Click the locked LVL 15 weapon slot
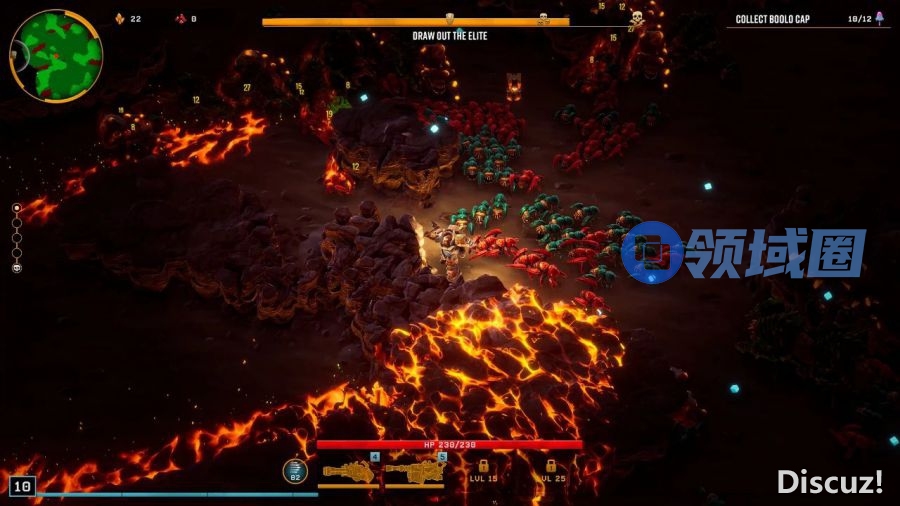The height and width of the screenshot is (506, 900). click(x=483, y=471)
